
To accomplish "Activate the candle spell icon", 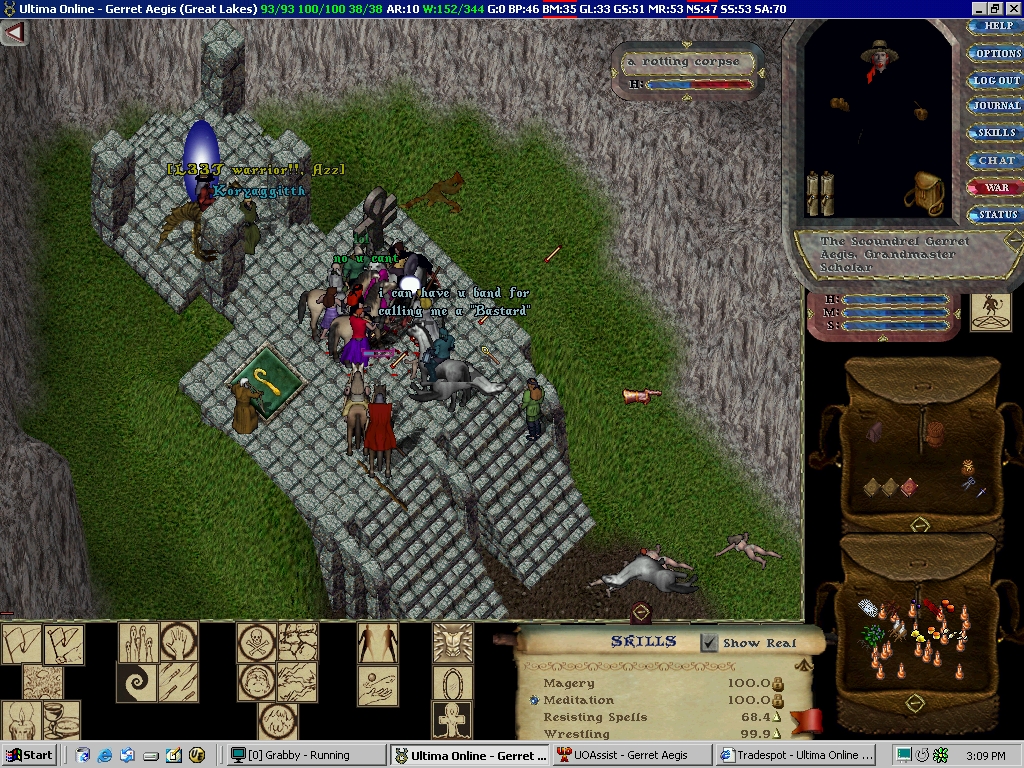I will [x=20, y=720].
